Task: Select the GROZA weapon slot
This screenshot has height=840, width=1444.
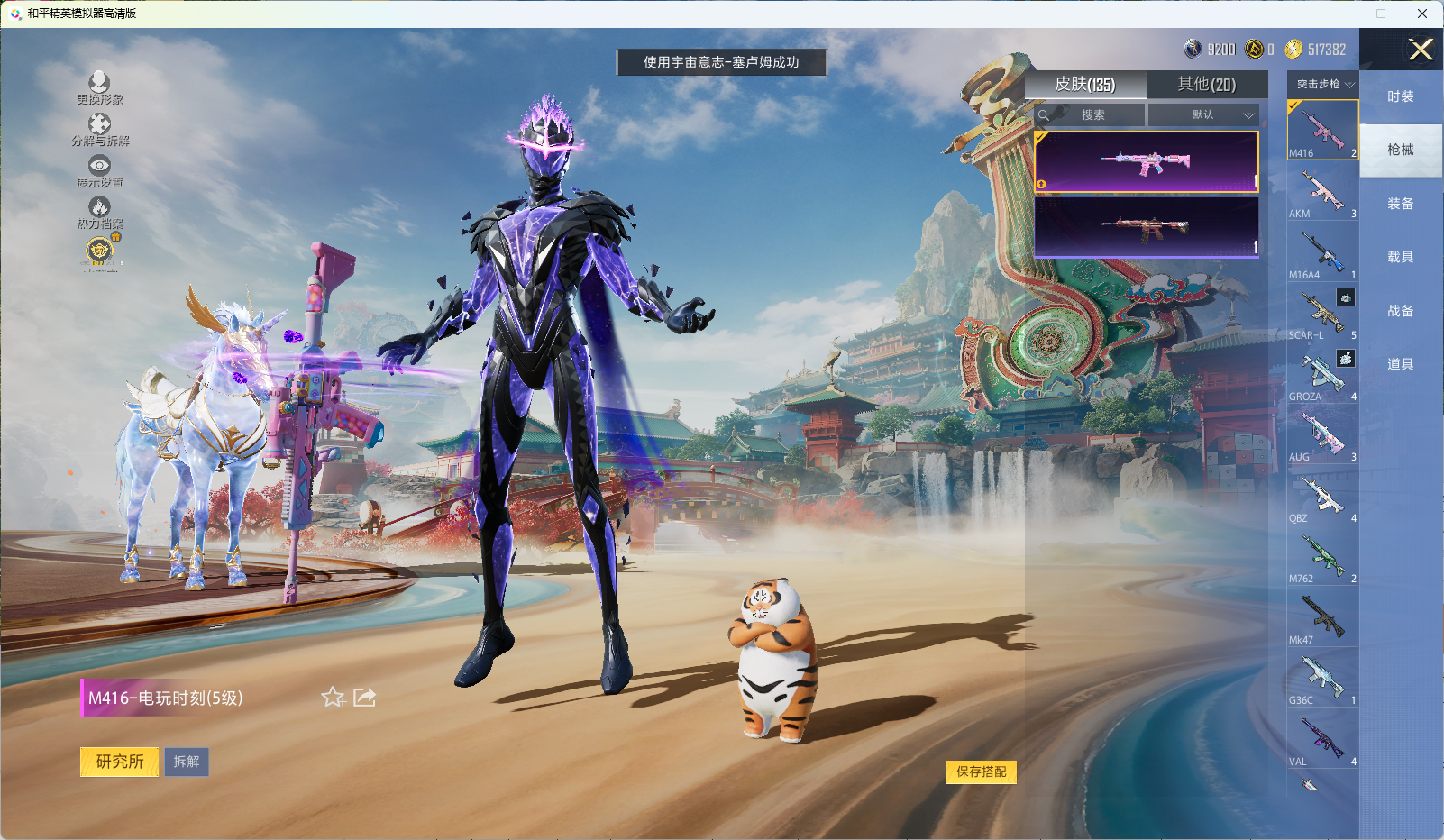Action: (1322, 375)
